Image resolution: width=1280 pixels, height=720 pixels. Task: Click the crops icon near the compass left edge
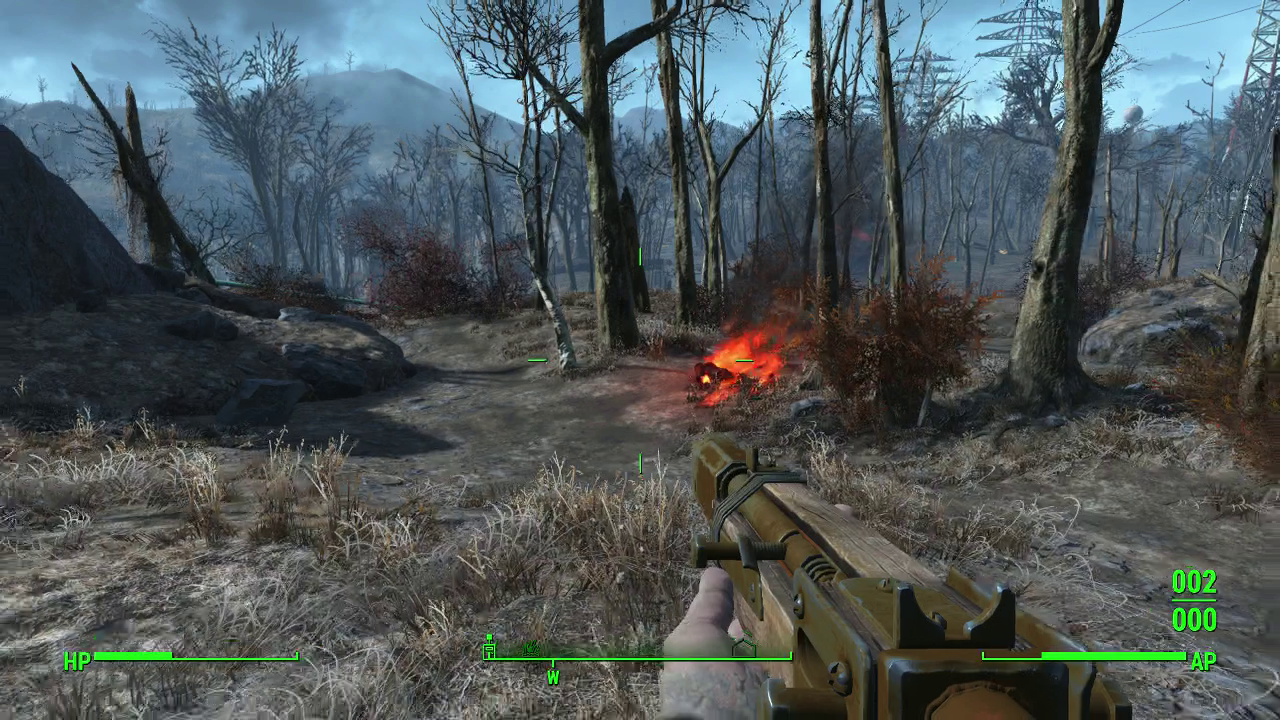529,649
